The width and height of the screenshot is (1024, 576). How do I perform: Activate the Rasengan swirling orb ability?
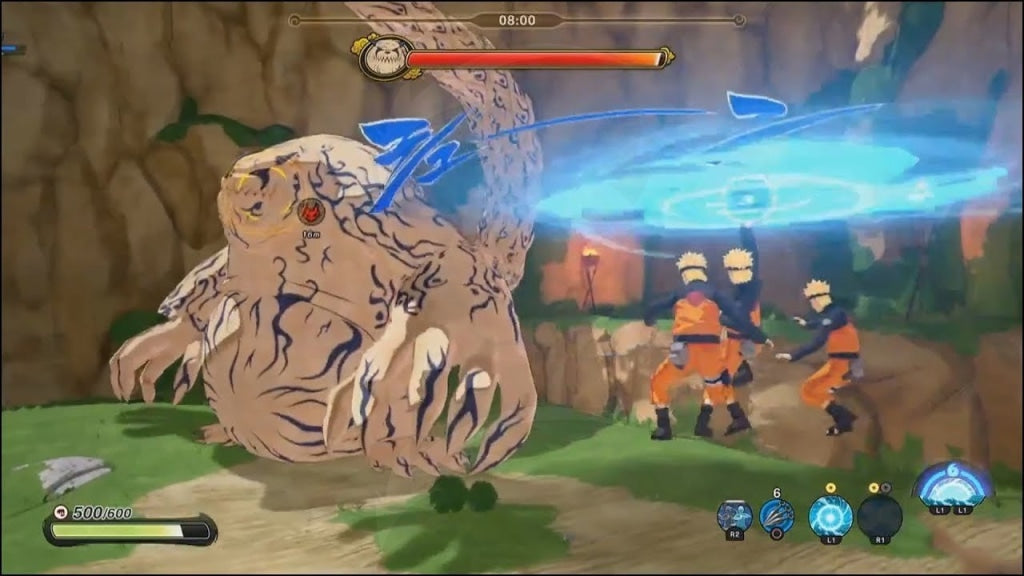[830, 516]
